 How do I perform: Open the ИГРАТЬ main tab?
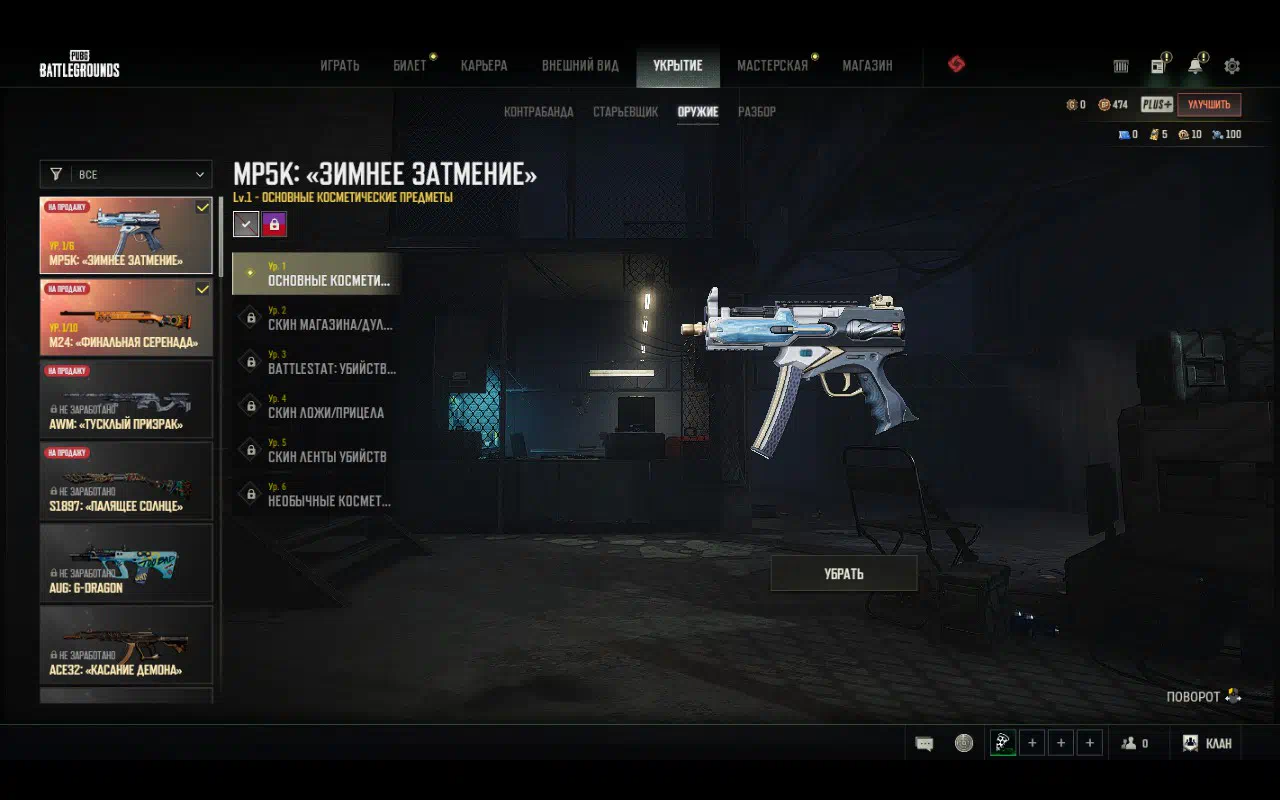point(339,66)
